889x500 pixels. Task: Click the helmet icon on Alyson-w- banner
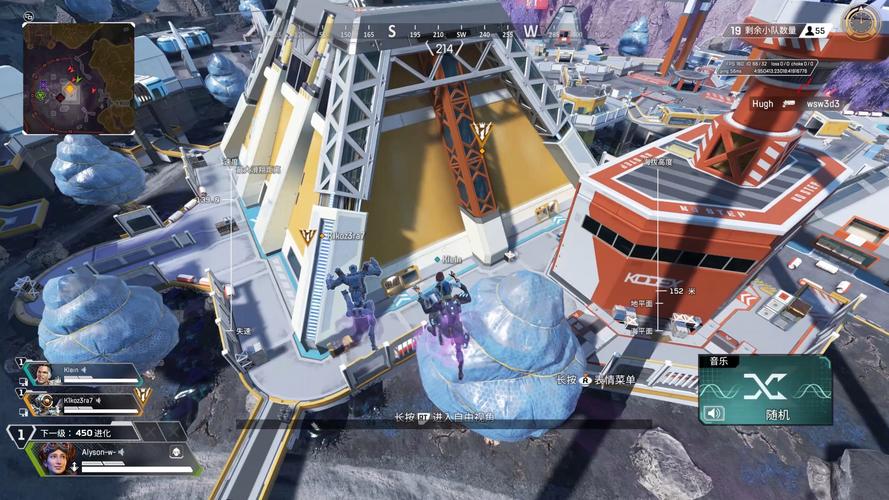pyautogui.click(x=177, y=451)
